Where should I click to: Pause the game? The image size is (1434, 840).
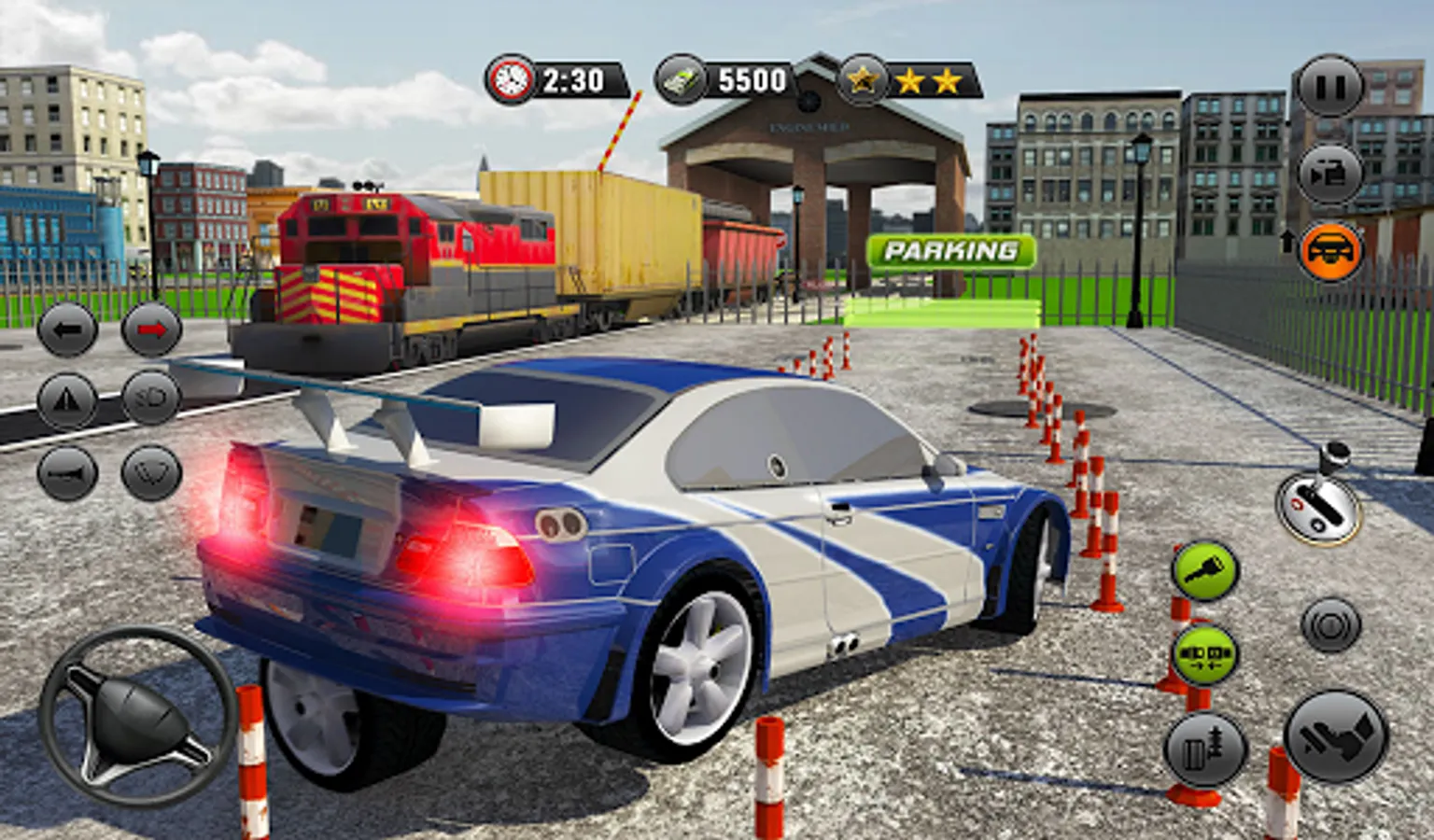pos(1329,87)
